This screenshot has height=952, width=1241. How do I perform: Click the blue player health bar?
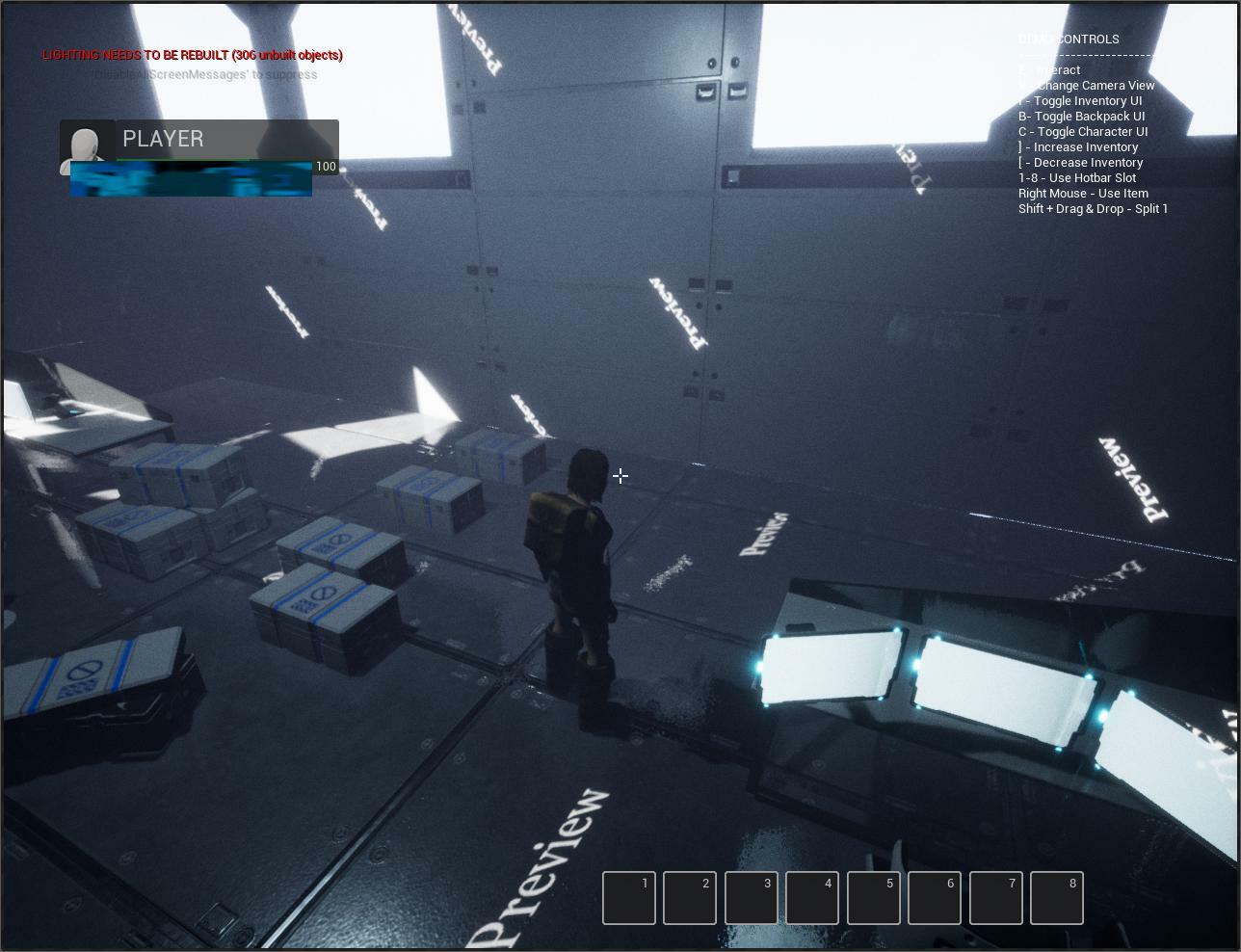pos(190,179)
